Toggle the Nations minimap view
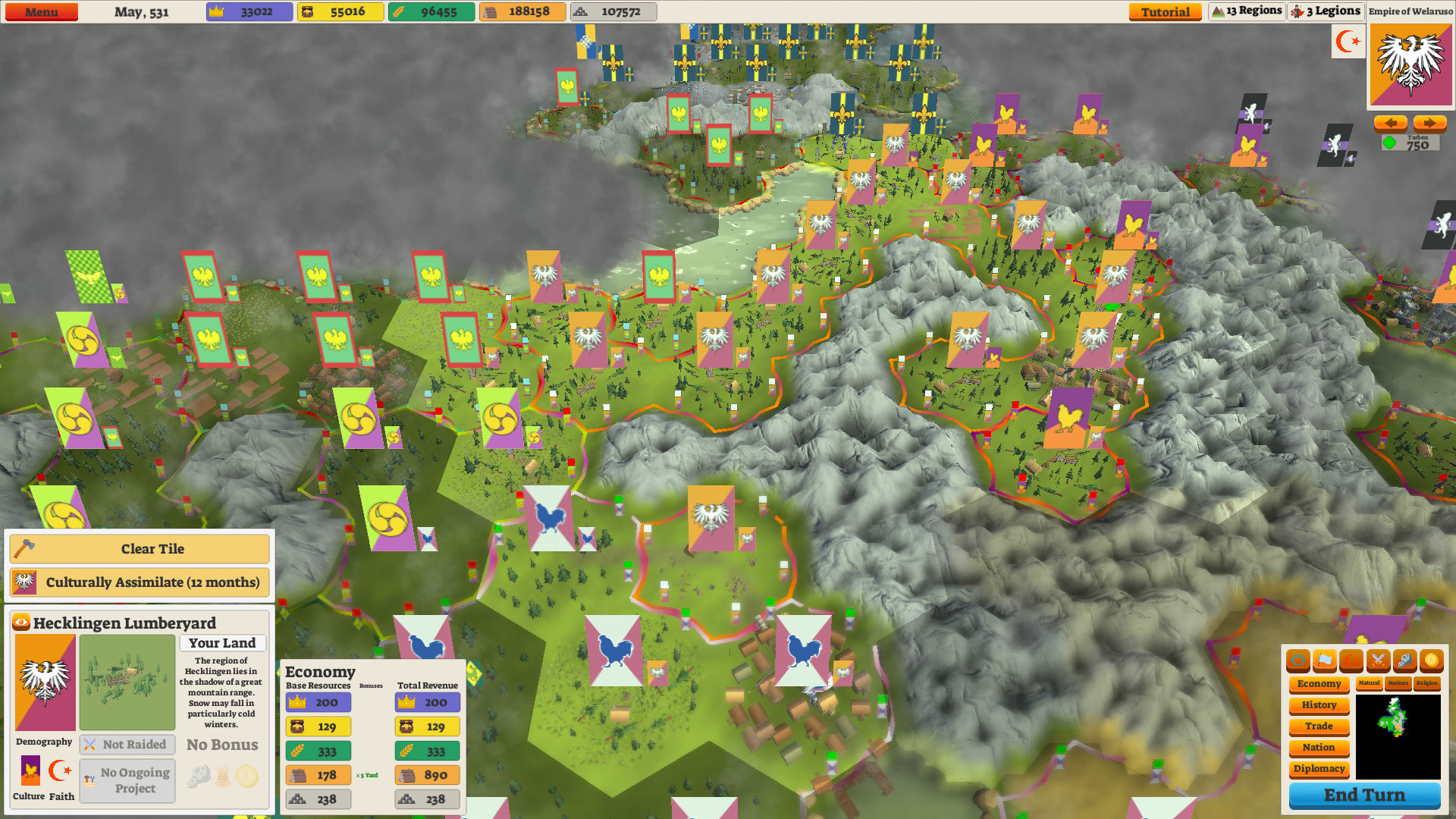 [1398, 683]
